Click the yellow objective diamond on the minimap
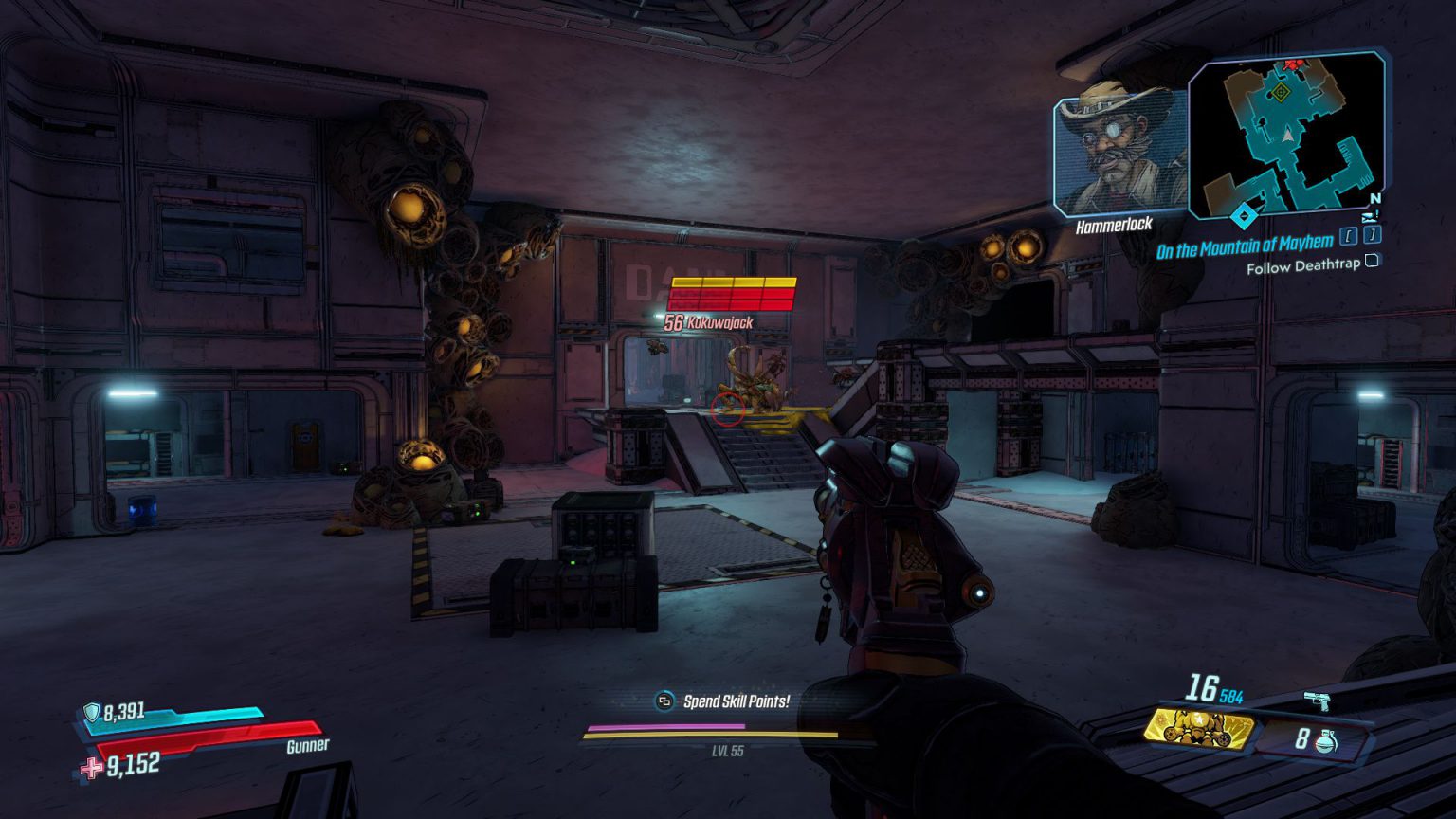Image resolution: width=1456 pixels, height=819 pixels. tap(1282, 92)
